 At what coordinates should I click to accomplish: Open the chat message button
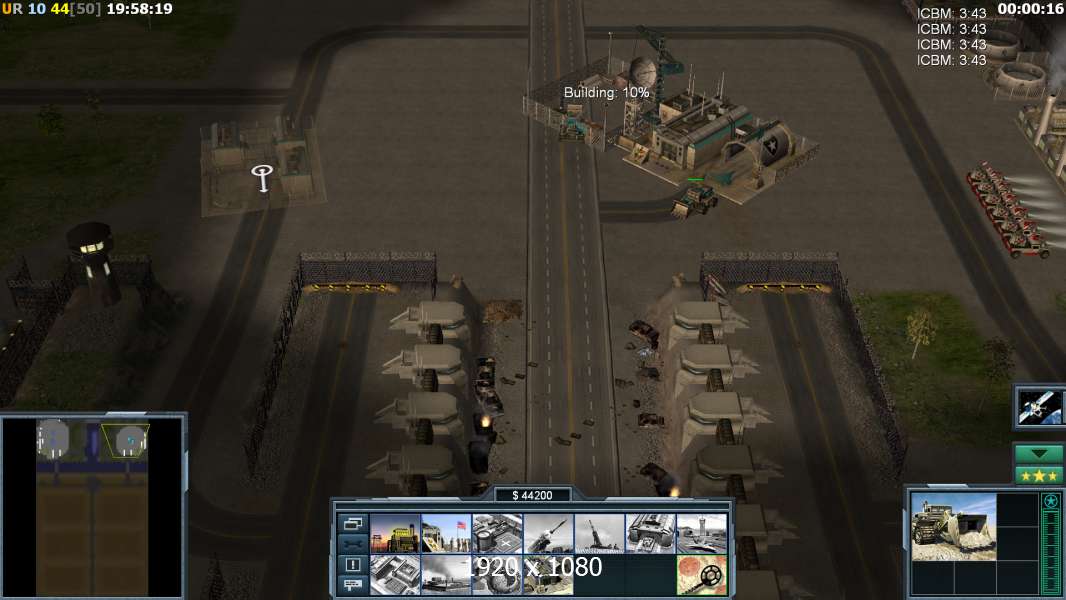point(352,585)
